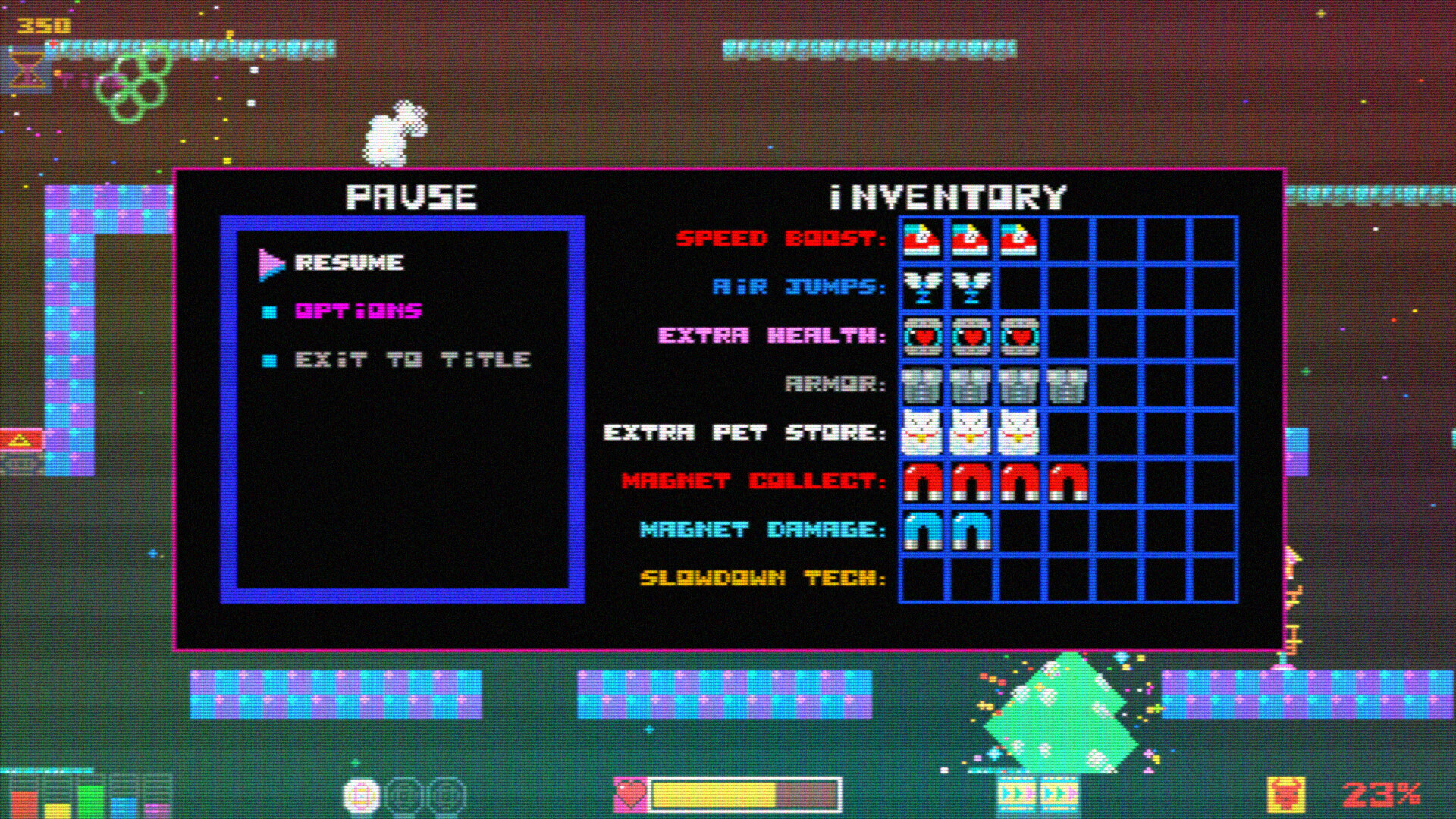Select a Speed Boost sneaker icon
Screen dimensions: 1456x819
point(922,239)
